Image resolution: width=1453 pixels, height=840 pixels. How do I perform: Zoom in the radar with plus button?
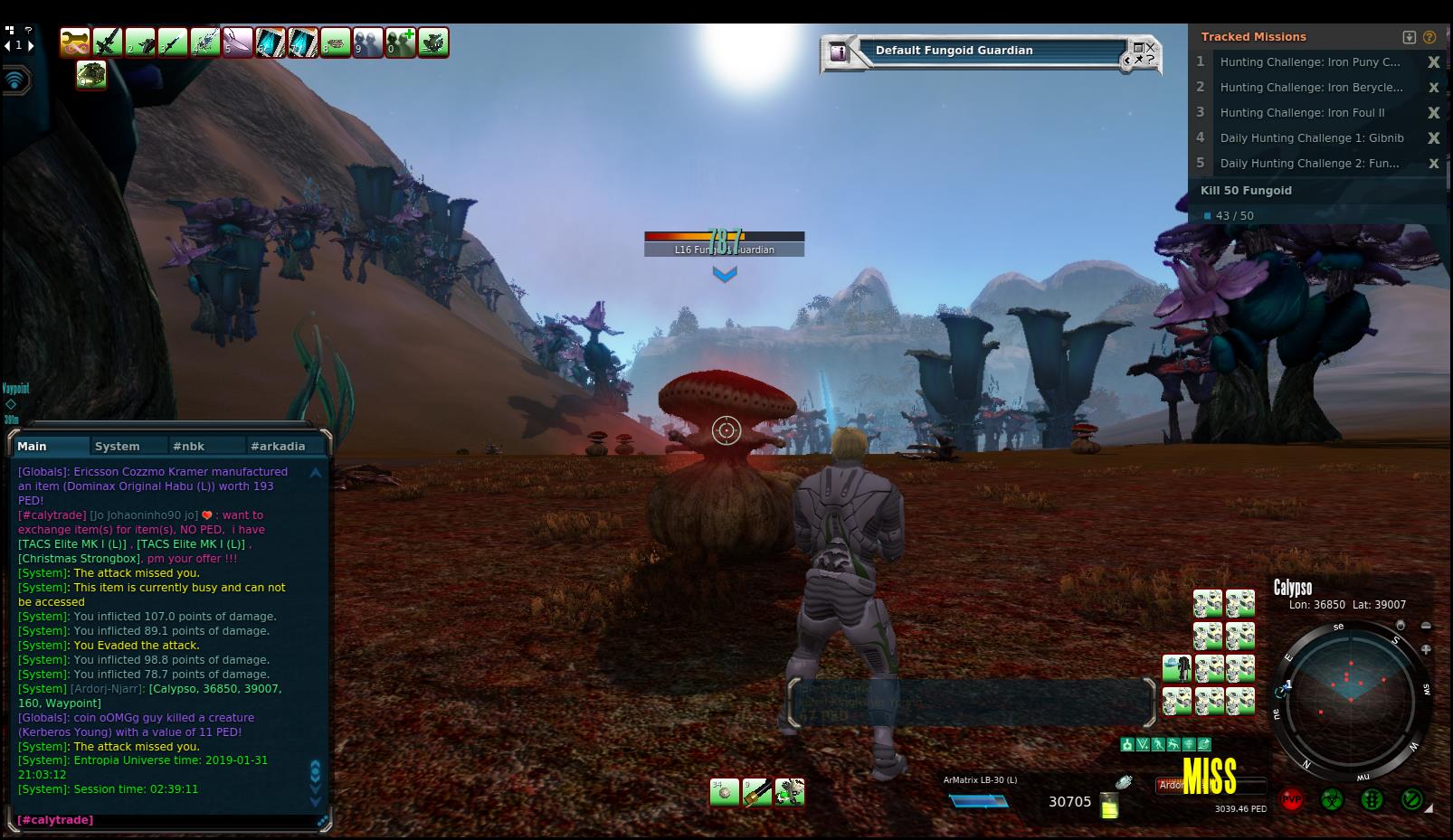click(x=1426, y=649)
